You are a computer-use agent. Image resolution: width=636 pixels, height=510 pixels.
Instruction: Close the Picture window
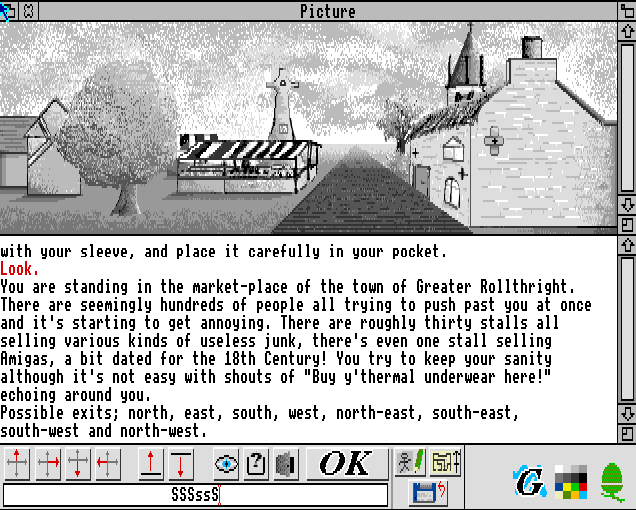coord(28,11)
